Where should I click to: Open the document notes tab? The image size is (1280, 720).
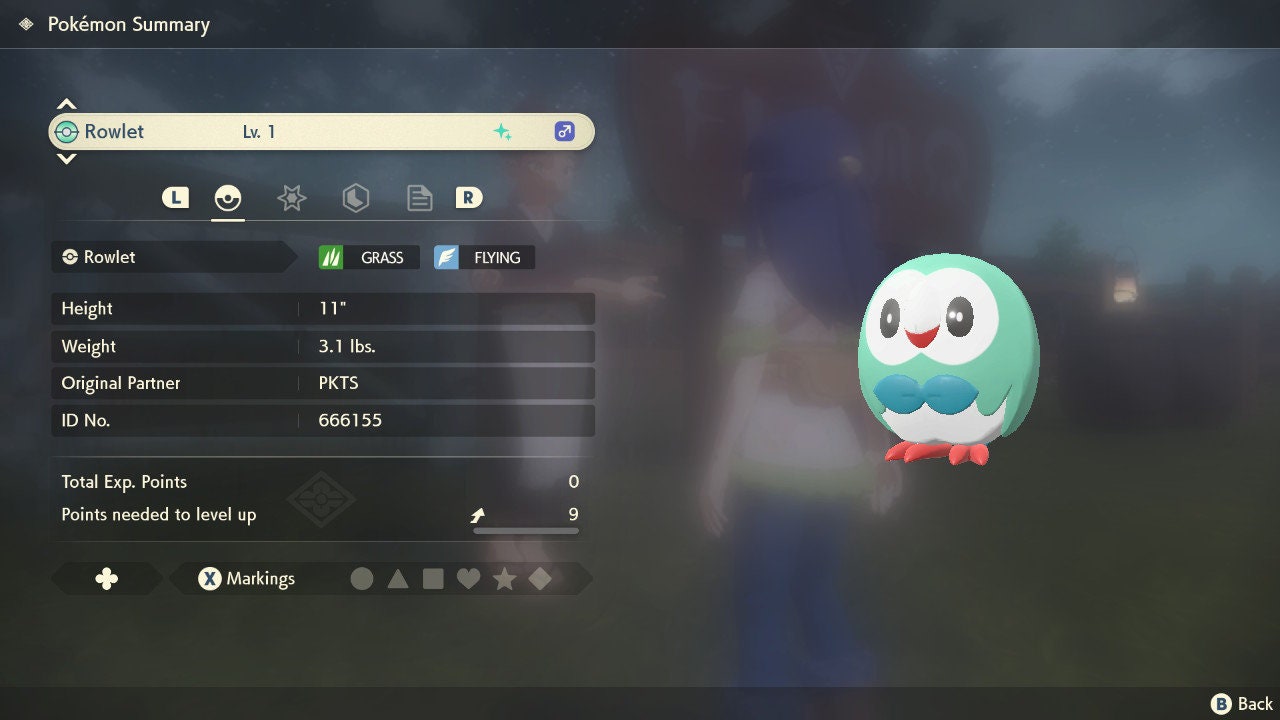[x=419, y=198]
